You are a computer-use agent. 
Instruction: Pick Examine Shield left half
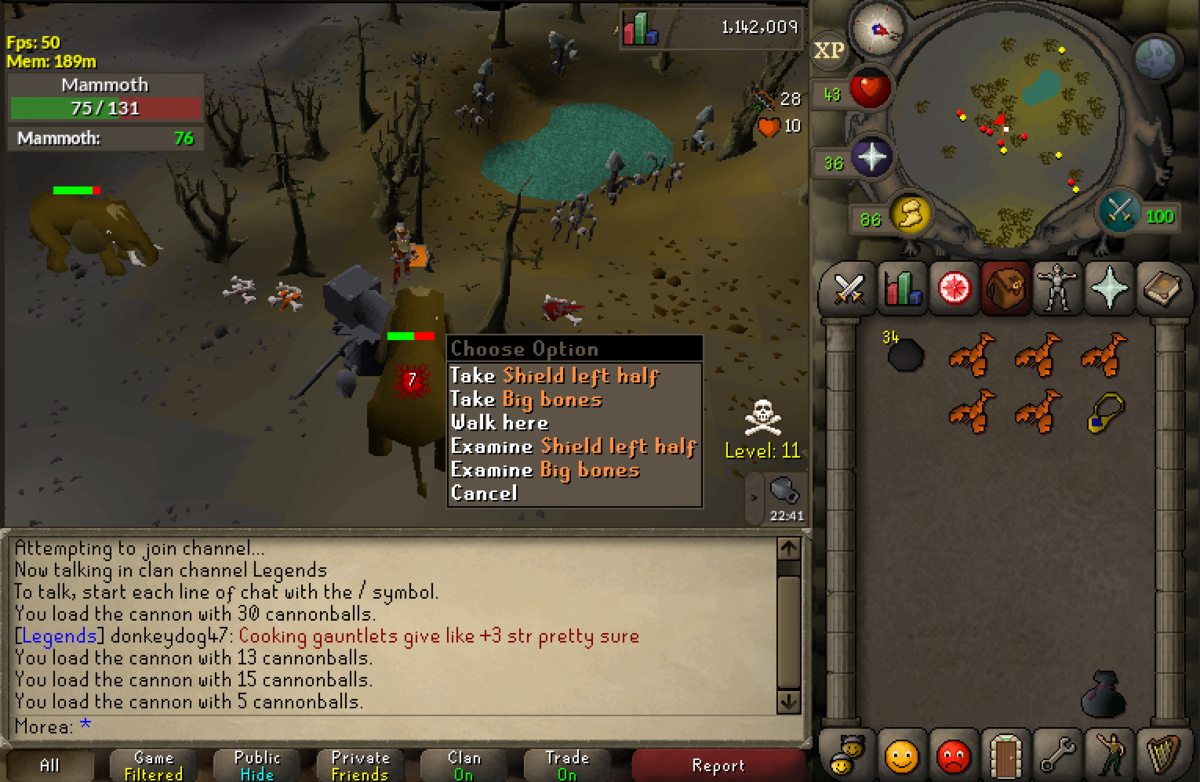(x=573, y=446)
